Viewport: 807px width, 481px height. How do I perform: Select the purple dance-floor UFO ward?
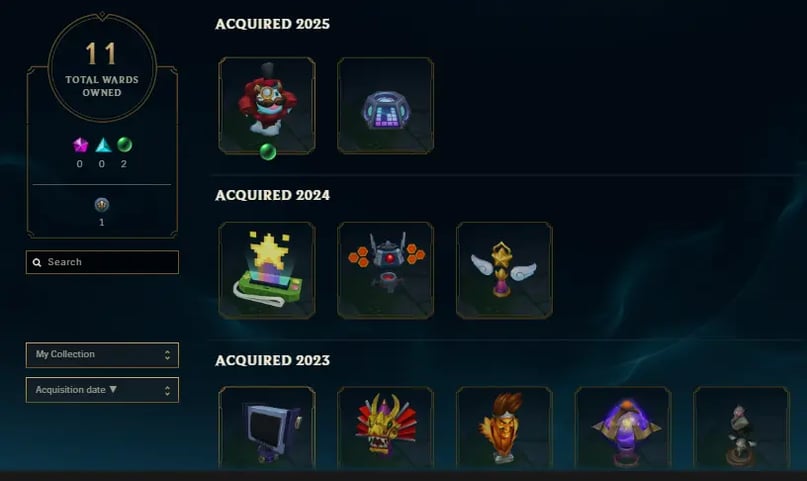point(385,105)
